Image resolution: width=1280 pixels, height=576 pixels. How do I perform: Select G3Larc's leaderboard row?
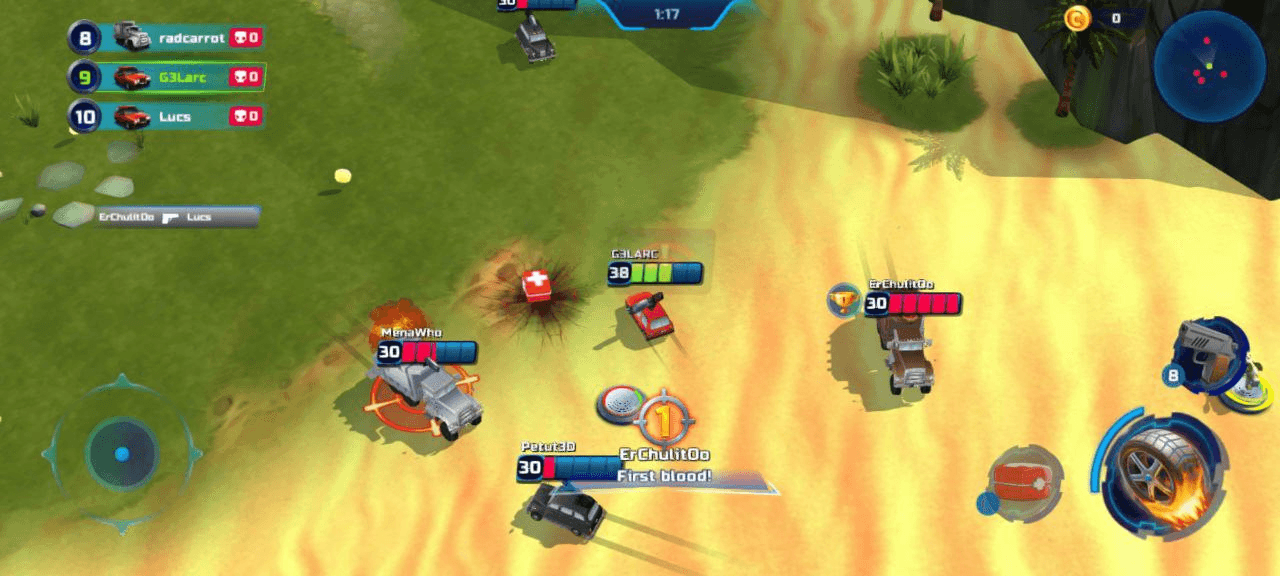pos(166,77)
